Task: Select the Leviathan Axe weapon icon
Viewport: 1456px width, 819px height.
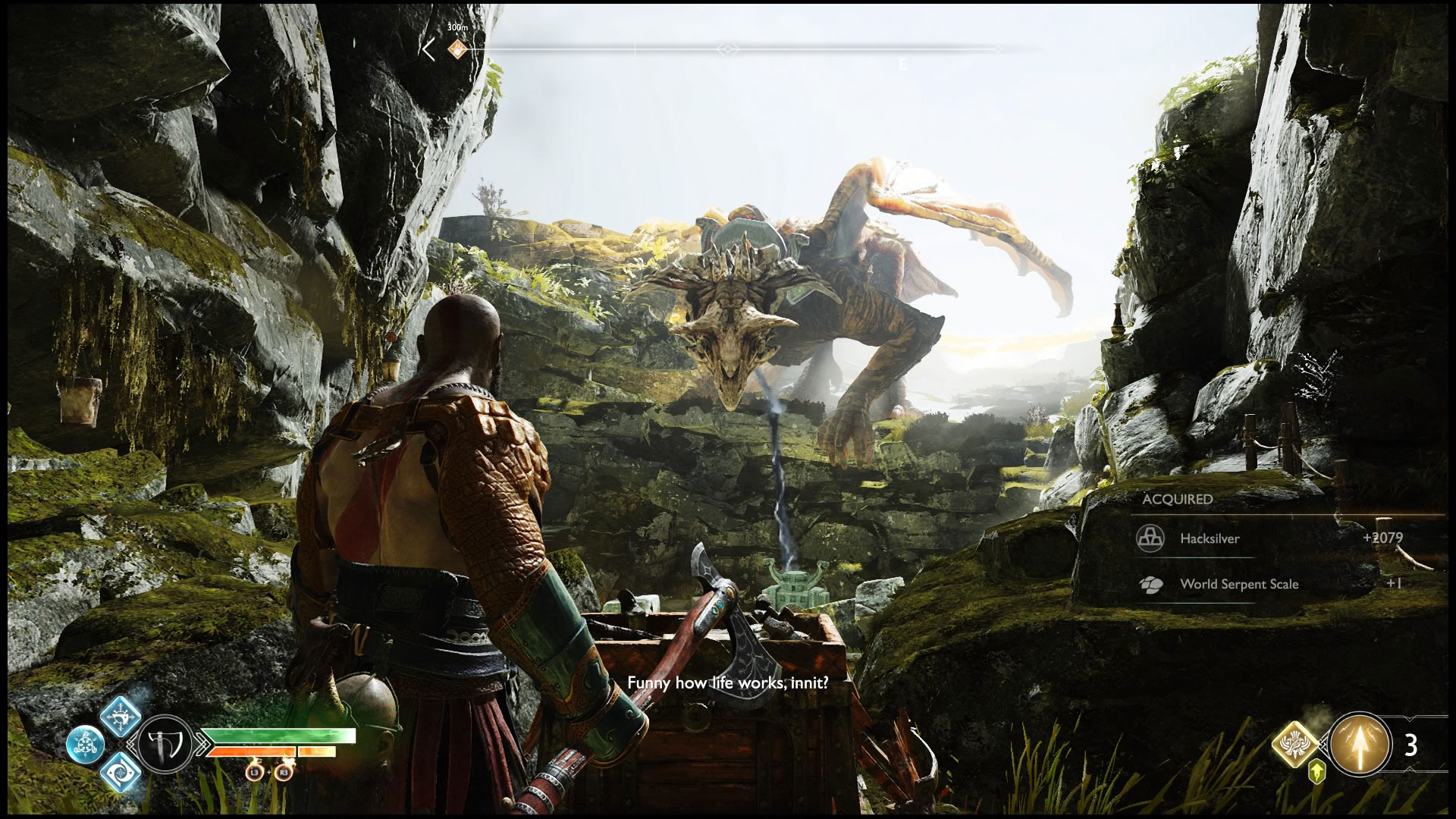Action: coord(165,744)
